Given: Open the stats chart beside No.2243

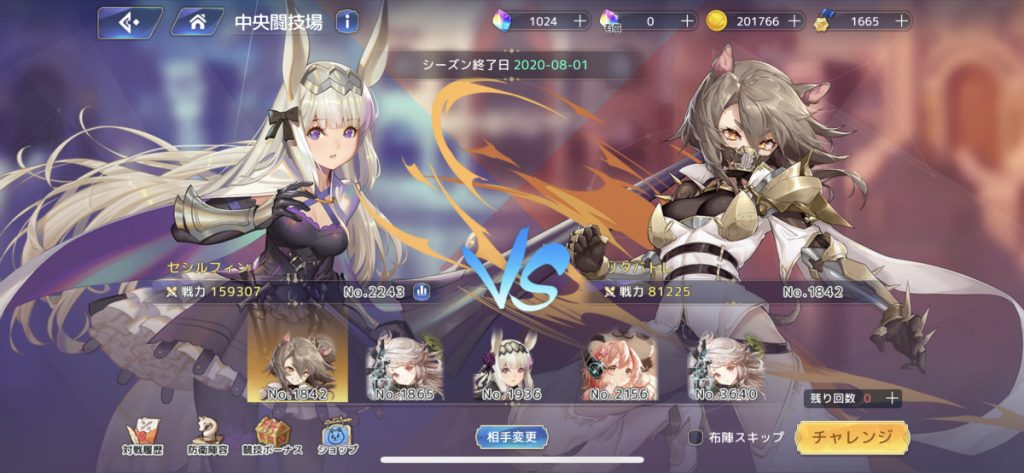Looking at the screenshot, I should click(x=422, y=292).
